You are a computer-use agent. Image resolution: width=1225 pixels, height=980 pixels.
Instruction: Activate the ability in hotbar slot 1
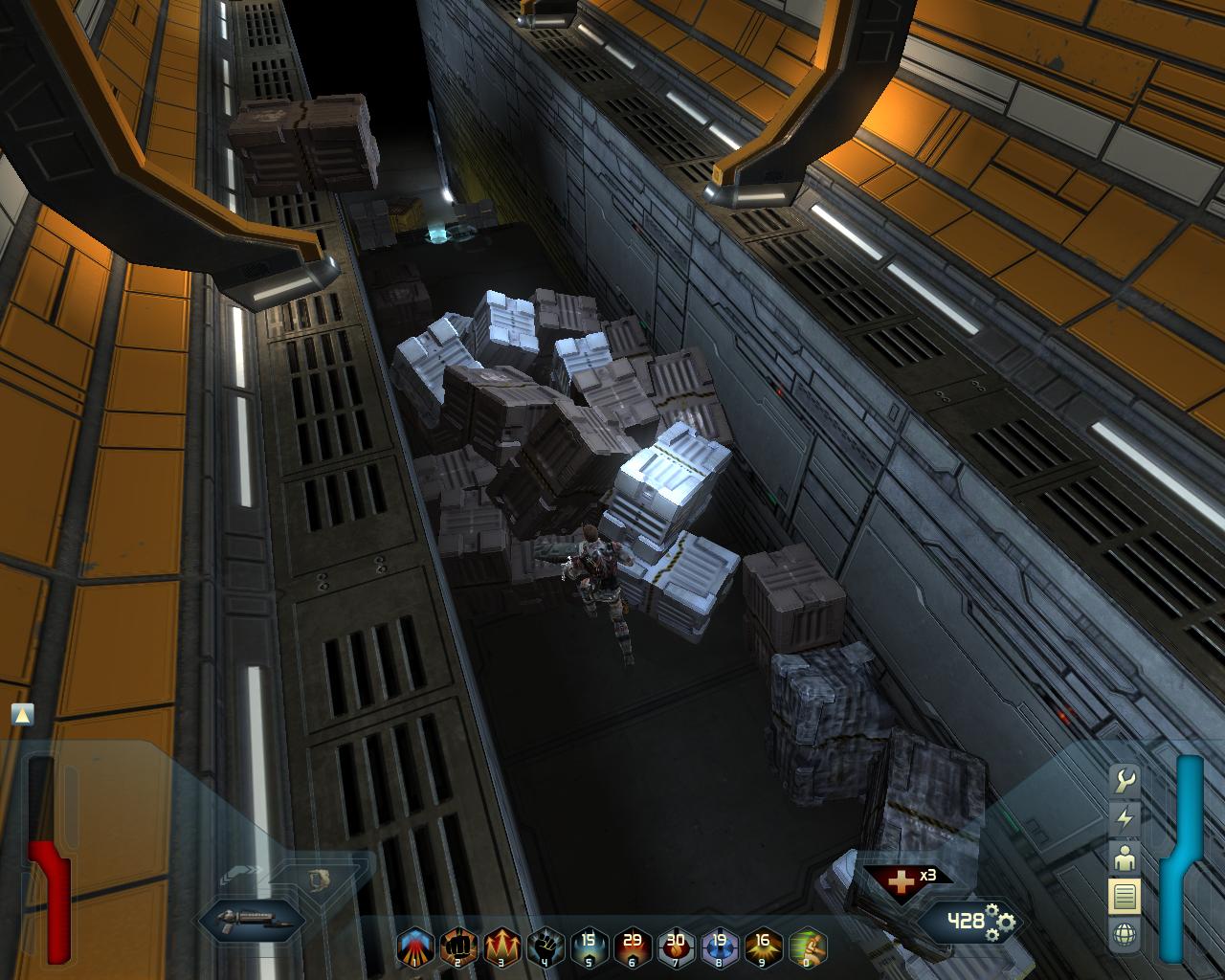coord(415,947)
